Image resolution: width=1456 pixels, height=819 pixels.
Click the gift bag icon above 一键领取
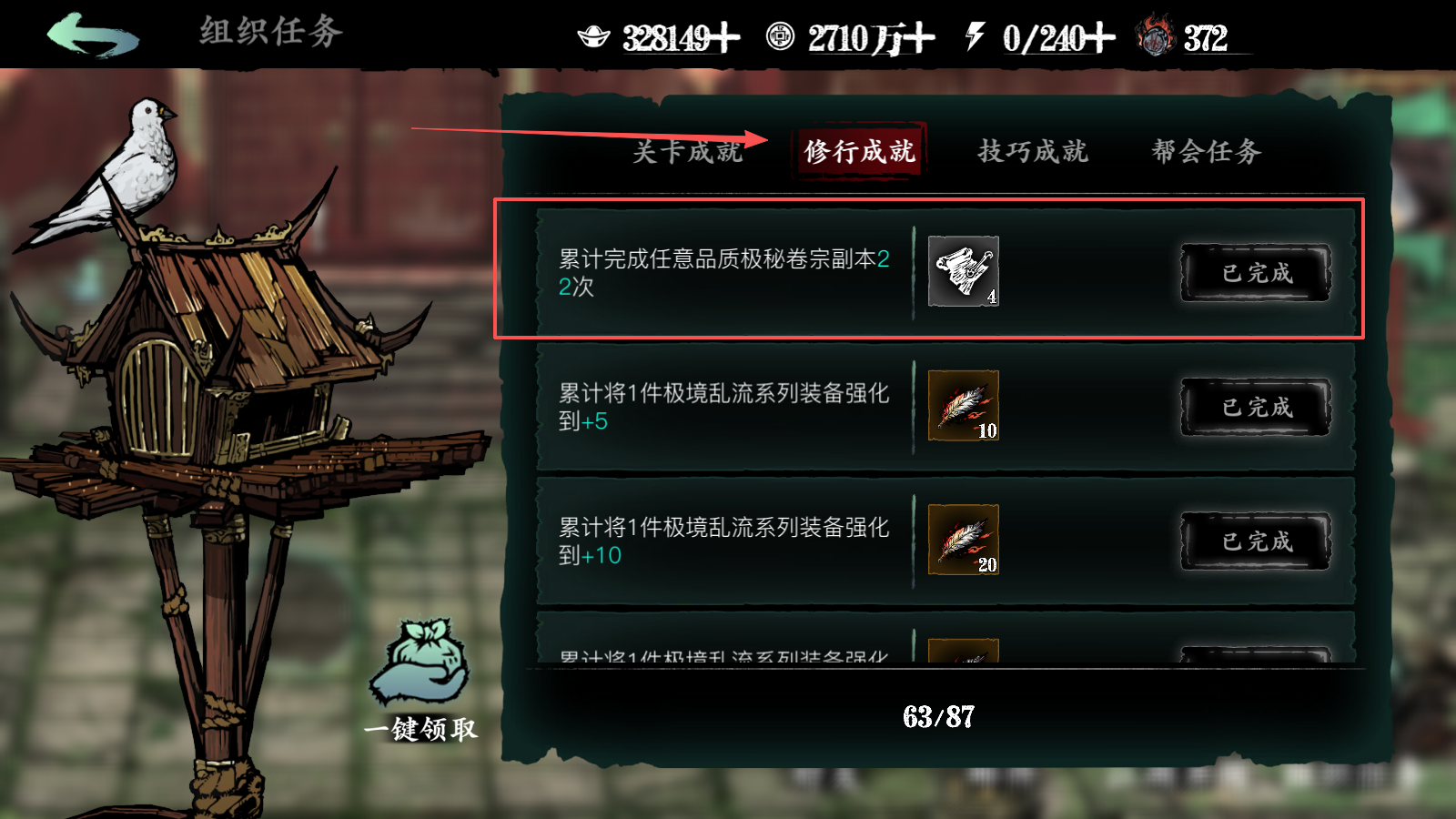point(420,662)
